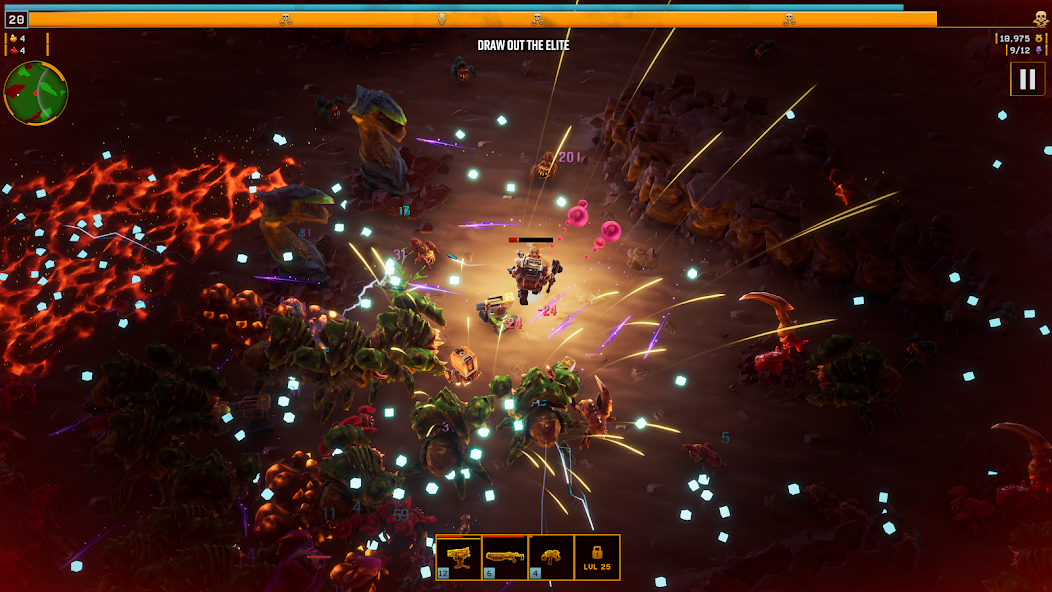Image resolution: width=1052 pixels, height=592 pixels.
Task: Click the locked LVL 25 weapon slot
Action: point(597,557)
